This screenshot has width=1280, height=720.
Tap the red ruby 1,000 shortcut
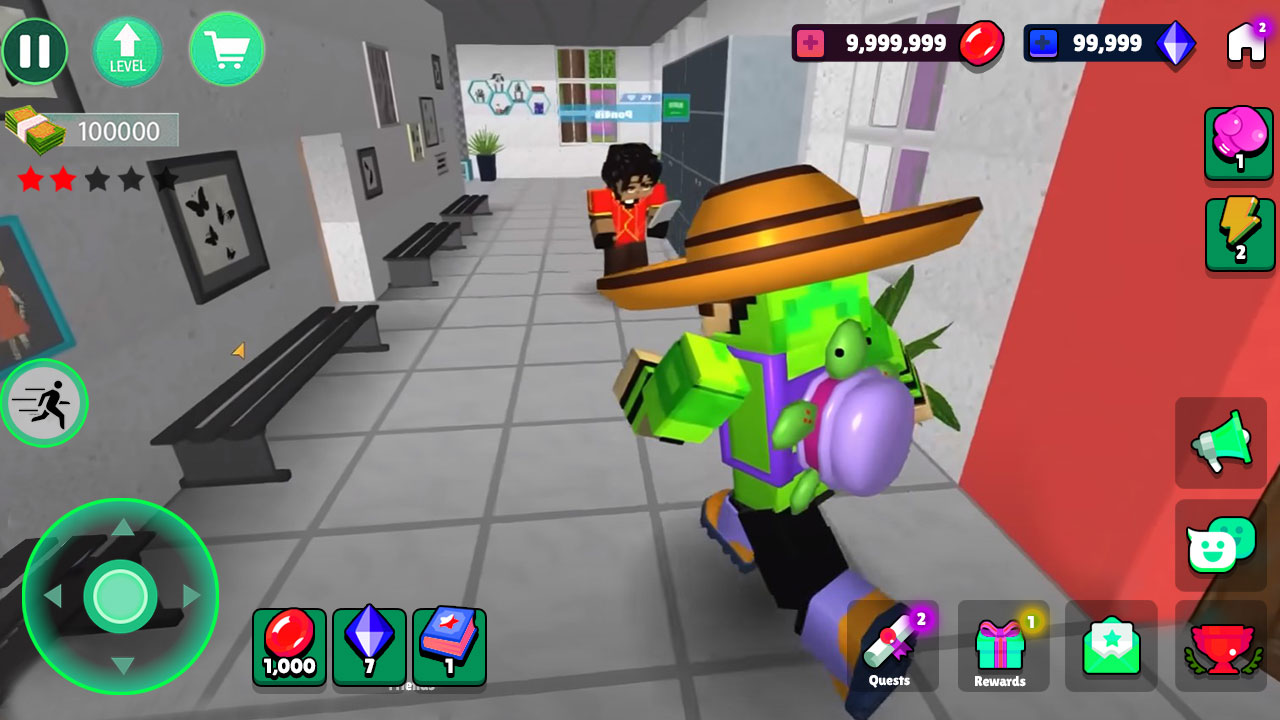tap(289, 648)
